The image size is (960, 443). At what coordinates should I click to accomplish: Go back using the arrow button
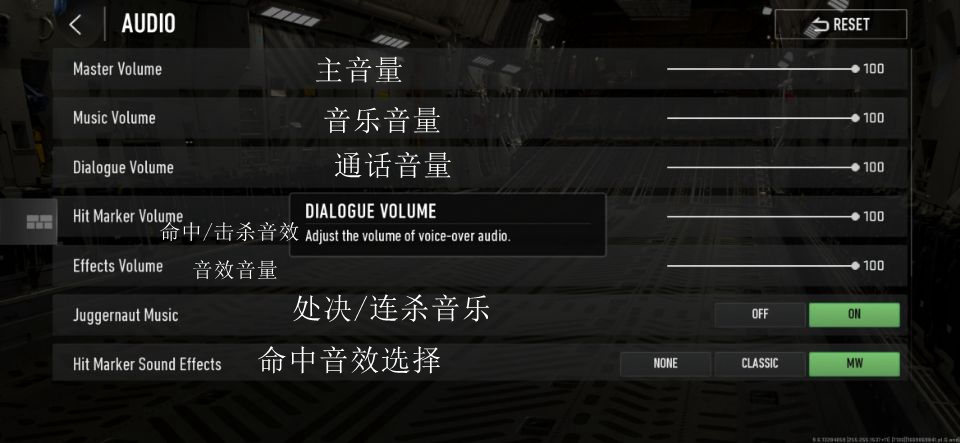tap(76, 25)
